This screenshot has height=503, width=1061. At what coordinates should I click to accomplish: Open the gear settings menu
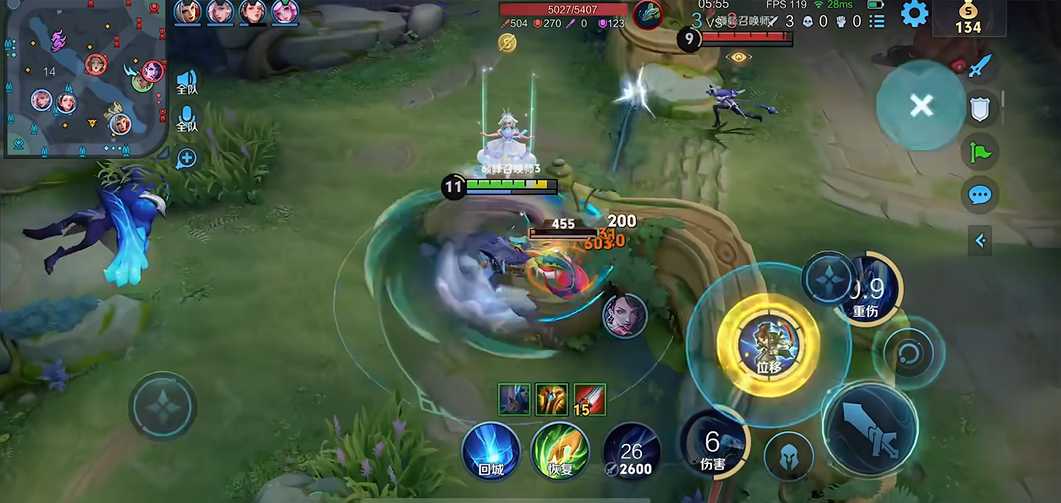pos(914,14)
